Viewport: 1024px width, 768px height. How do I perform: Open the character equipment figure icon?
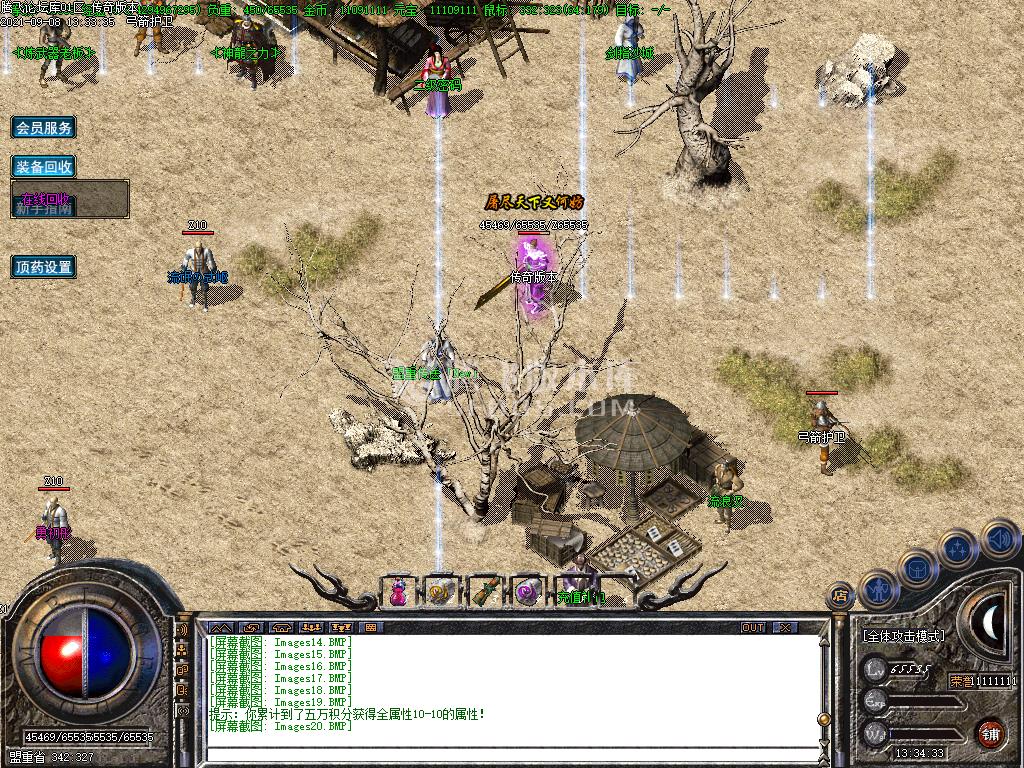click(876, 589)
